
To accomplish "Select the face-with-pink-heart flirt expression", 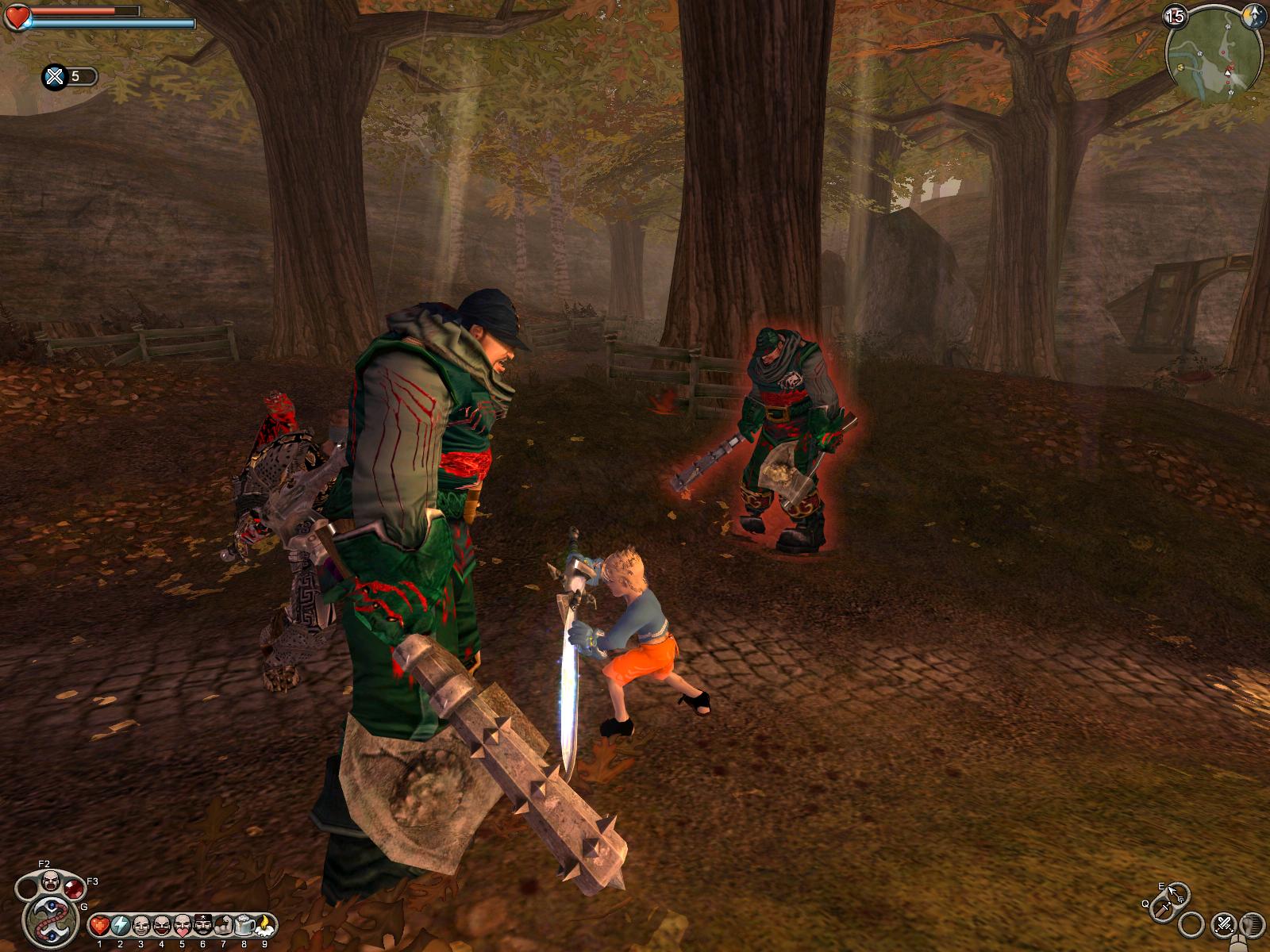I will pos(182,925).
